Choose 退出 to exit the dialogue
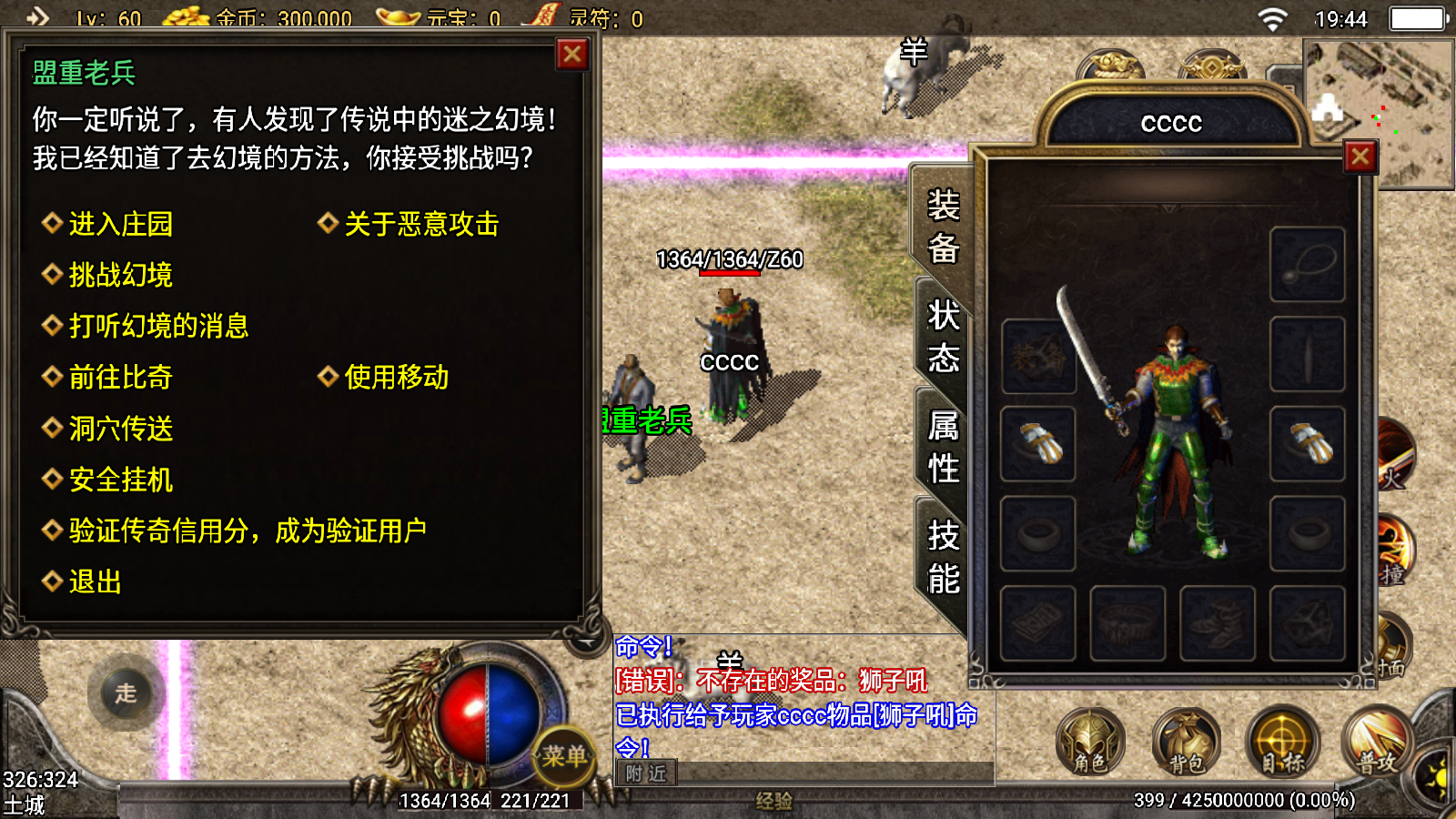Image resolution: width=1456 pixels, height=819 pixels. coord(95,581)
